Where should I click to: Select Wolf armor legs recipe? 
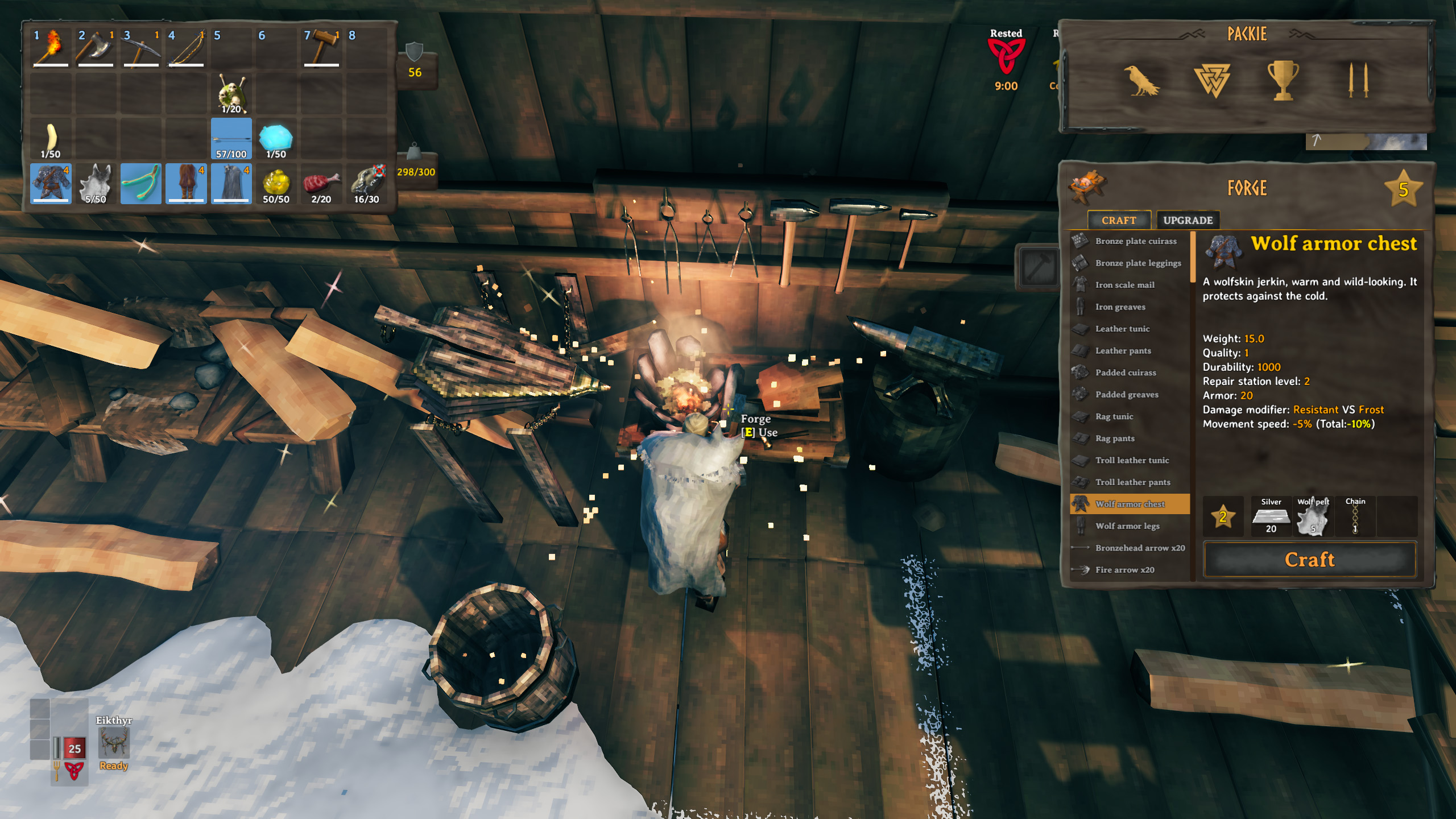(1127, 526)
